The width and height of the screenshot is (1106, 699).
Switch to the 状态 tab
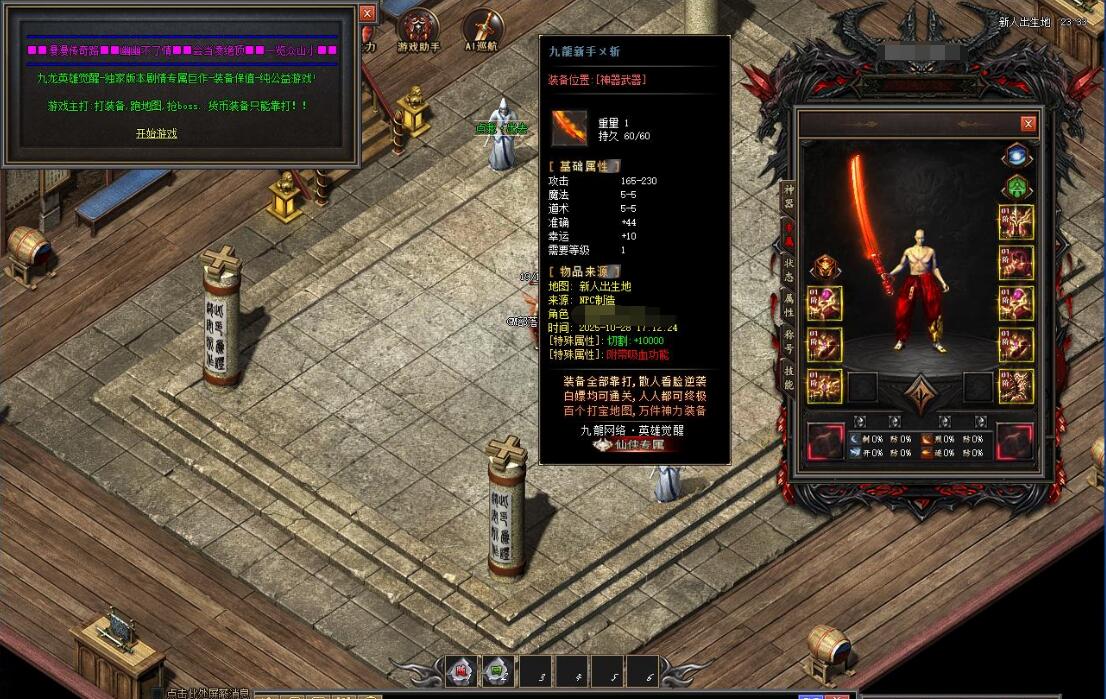pyautogui.click(x=788, y=270)
